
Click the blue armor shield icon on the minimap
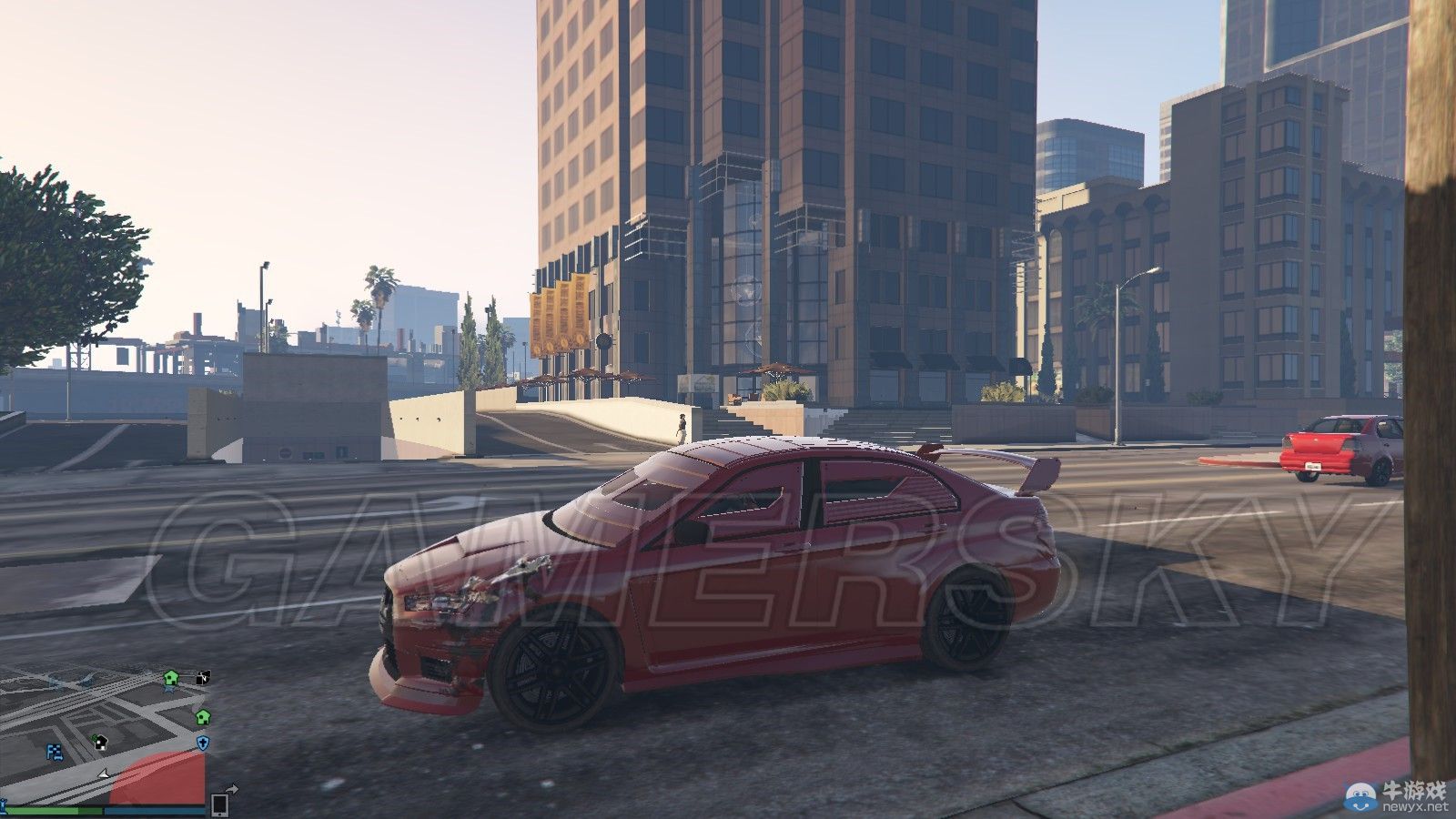point(202,743)
